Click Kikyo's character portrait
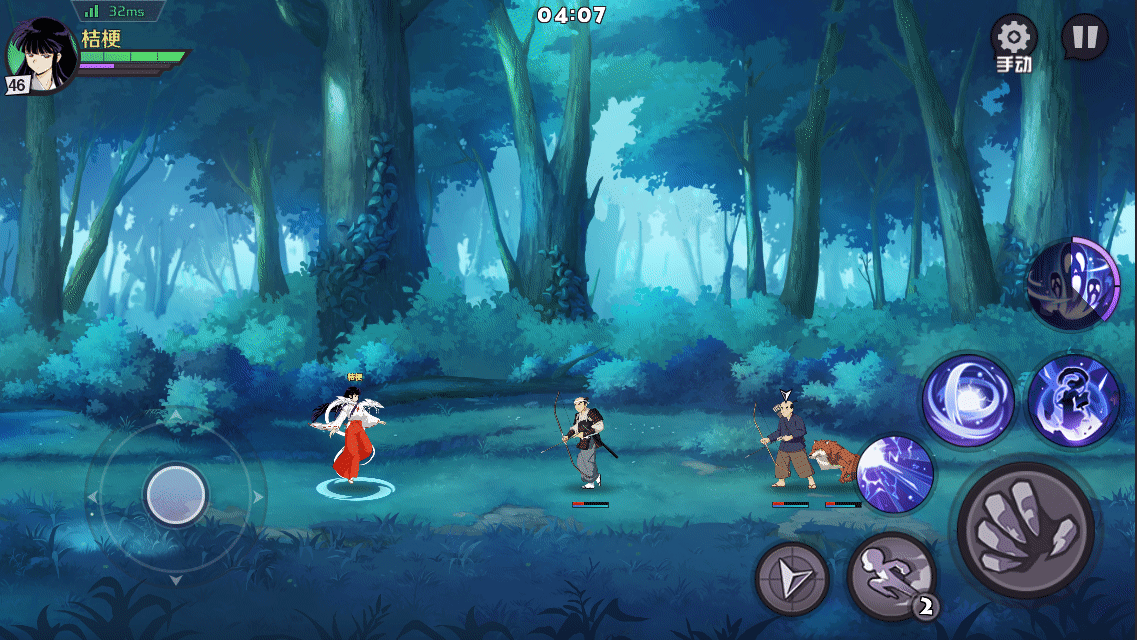 (41, 57)
